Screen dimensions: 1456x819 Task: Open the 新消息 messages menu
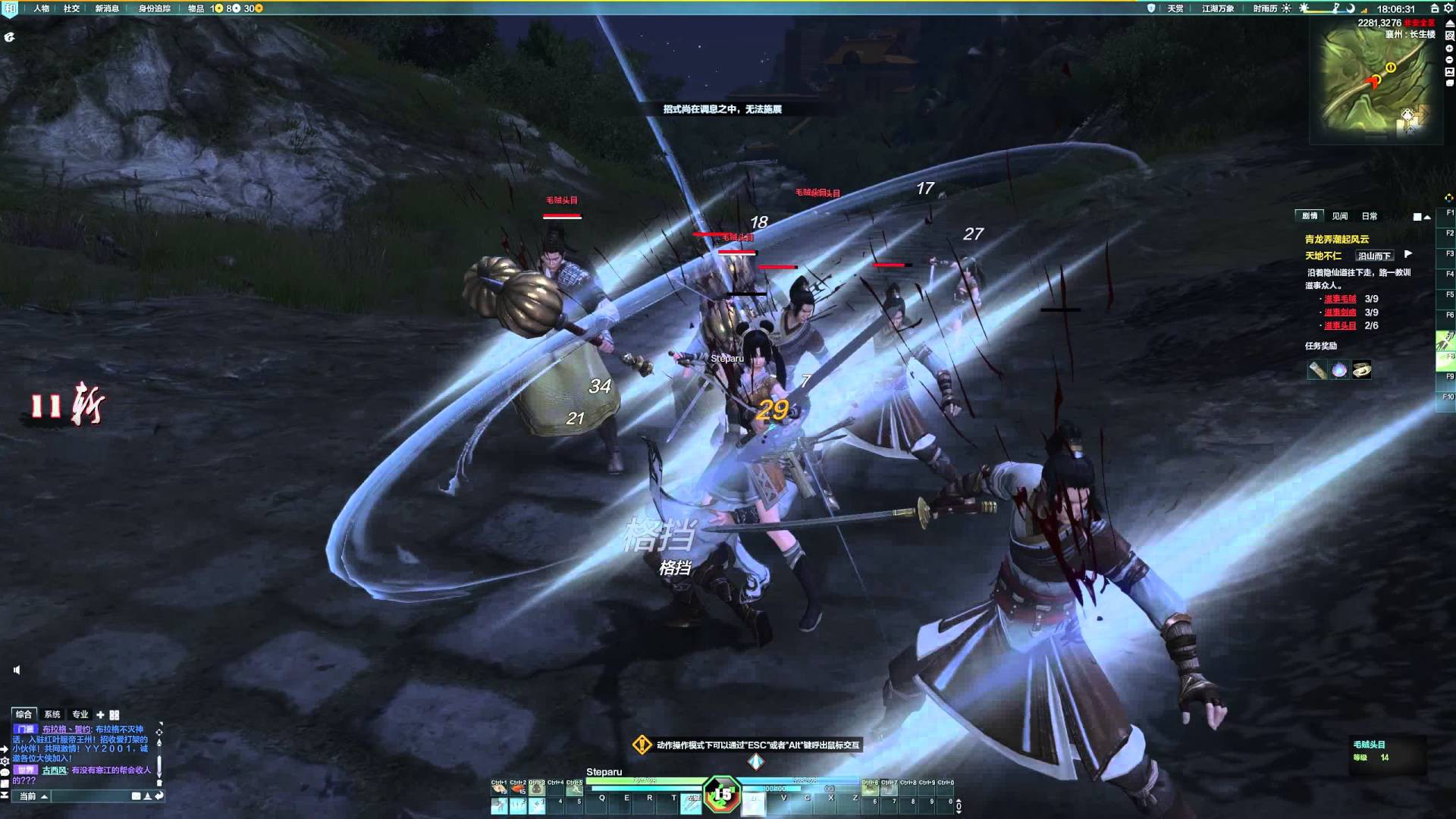(x=107, y=8)
